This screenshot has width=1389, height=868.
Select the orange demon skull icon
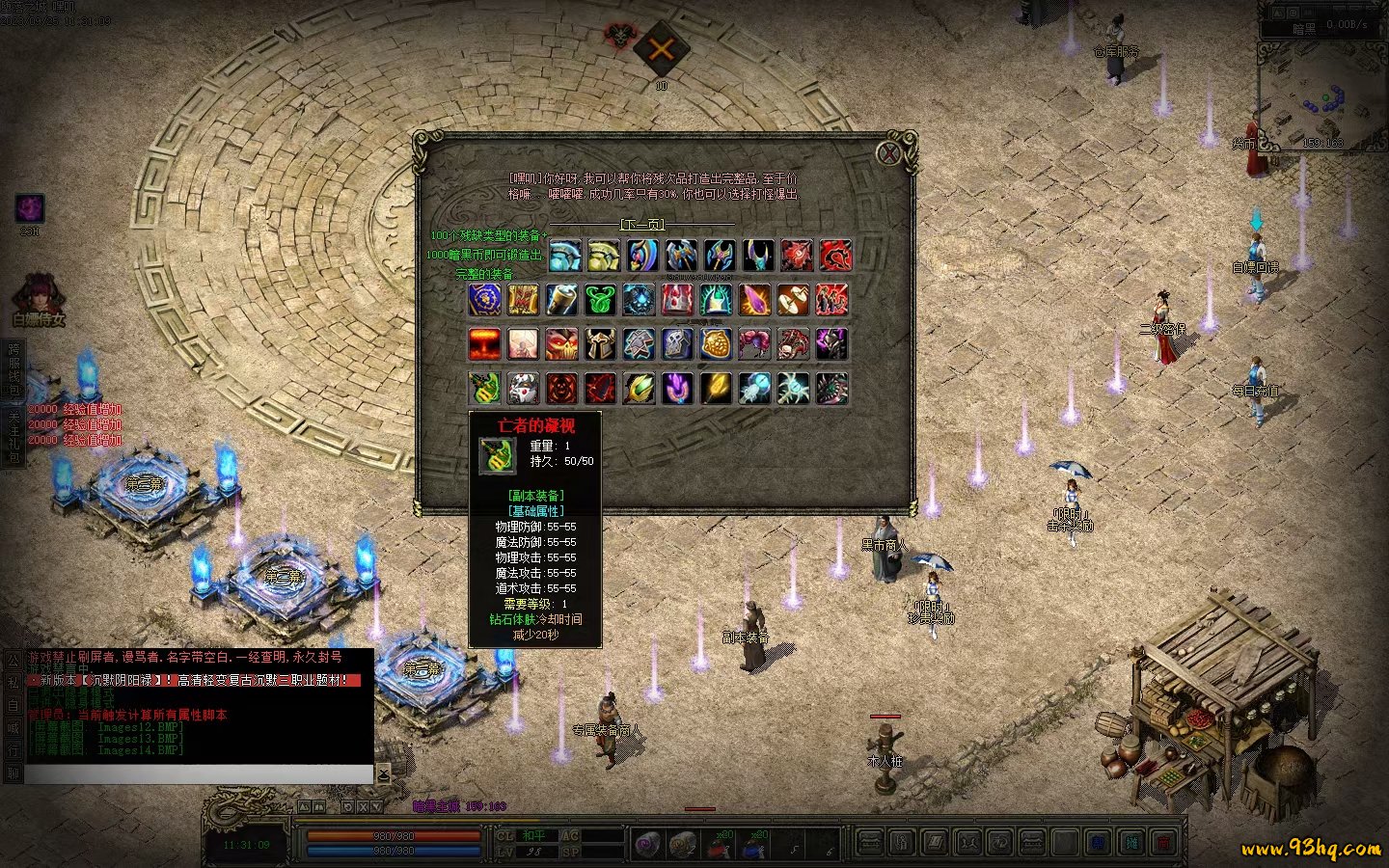561,344
